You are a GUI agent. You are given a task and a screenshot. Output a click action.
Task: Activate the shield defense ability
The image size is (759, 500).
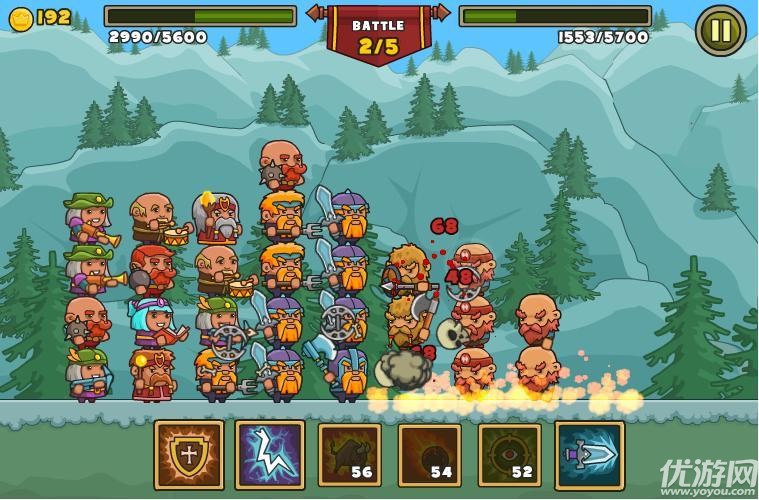tap(189, 455)
